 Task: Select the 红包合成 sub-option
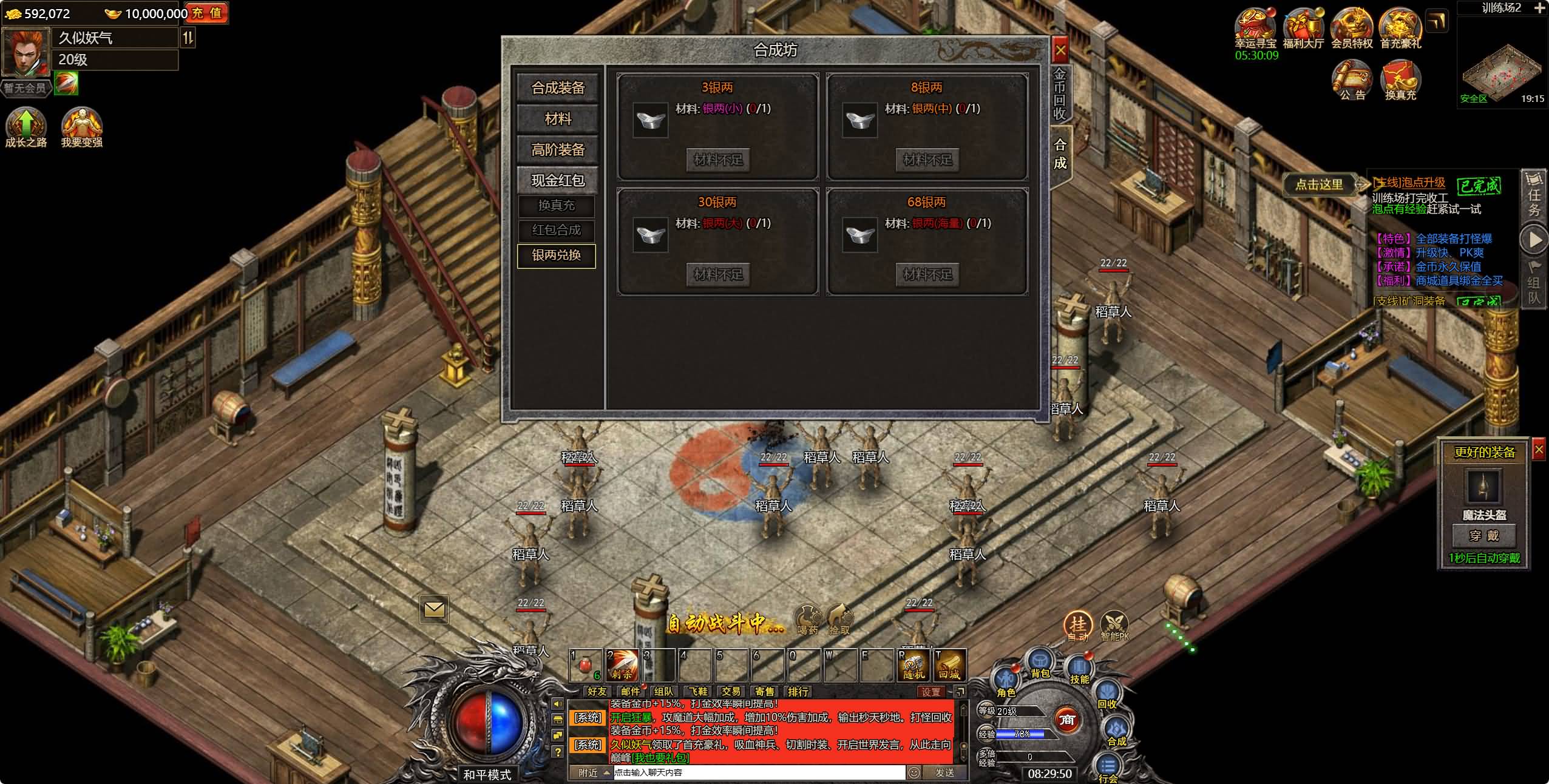(x=556, y=231)
